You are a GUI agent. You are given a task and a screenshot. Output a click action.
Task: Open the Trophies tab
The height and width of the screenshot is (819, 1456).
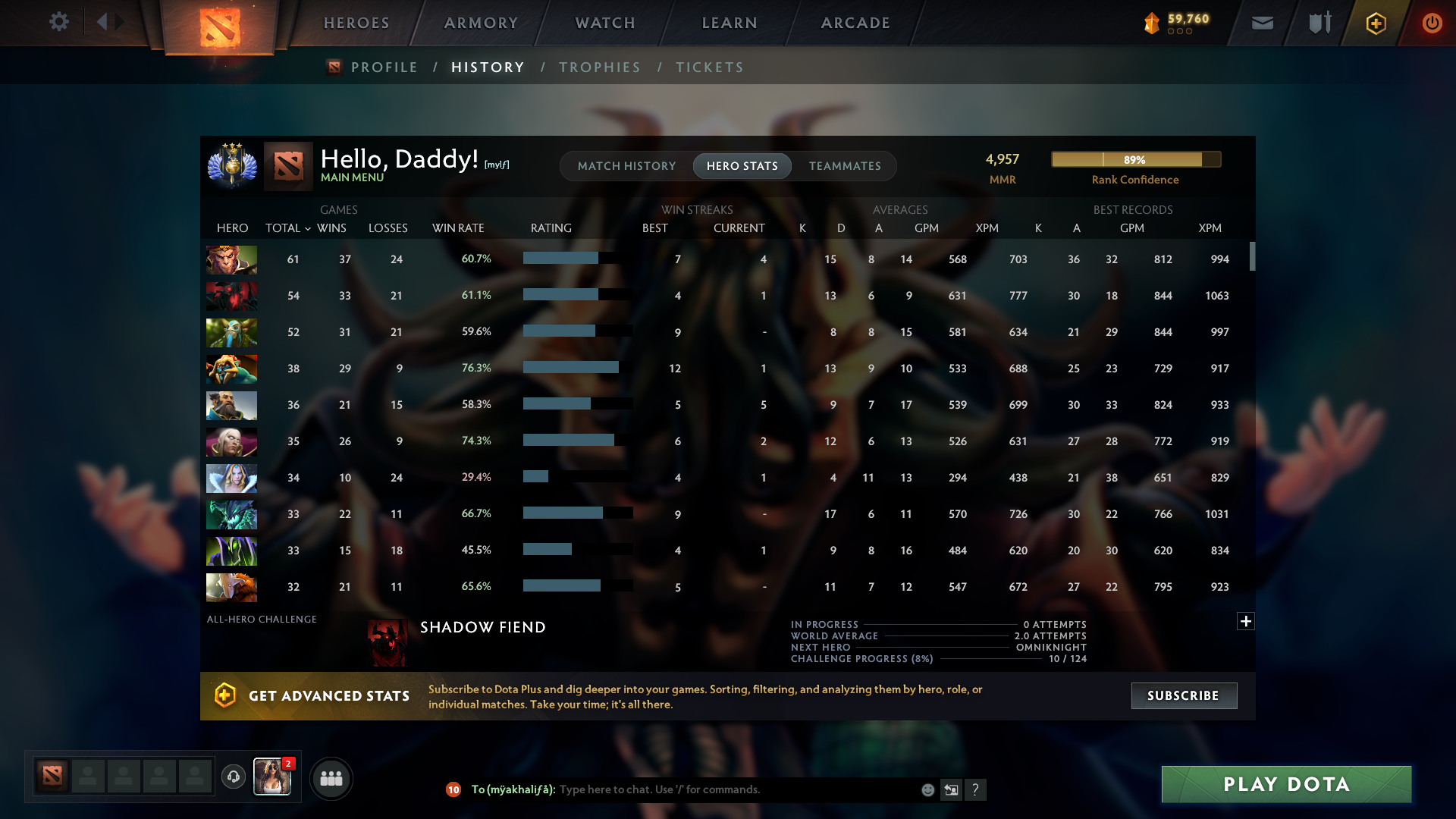tap(599, 67)
